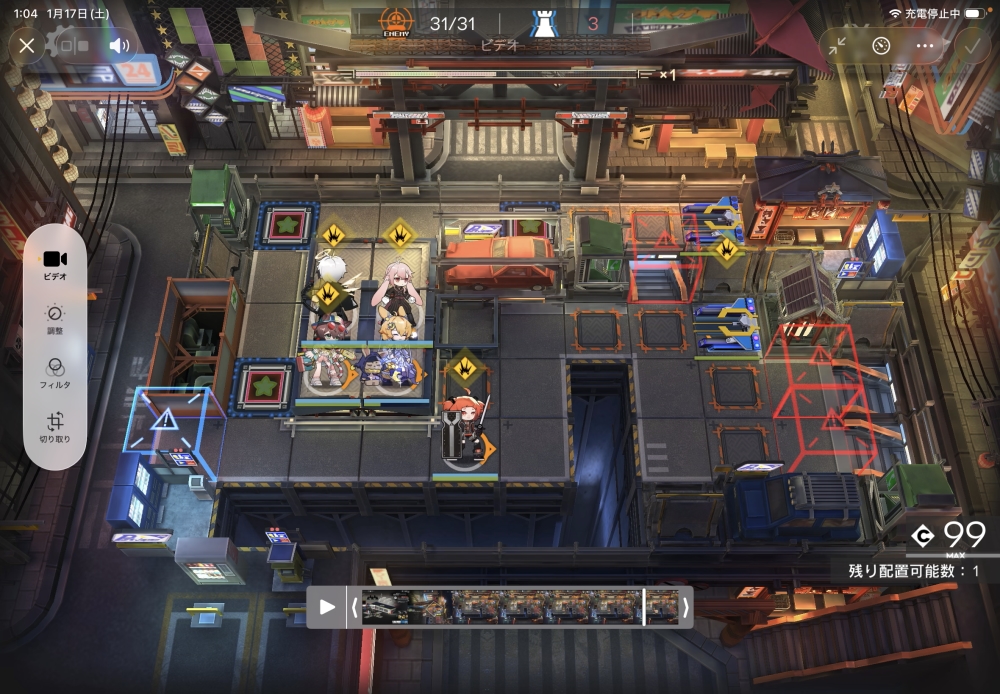Choose the 切り取り crop tool
This screenshot has width=1000, height=694.
[55, 427]
